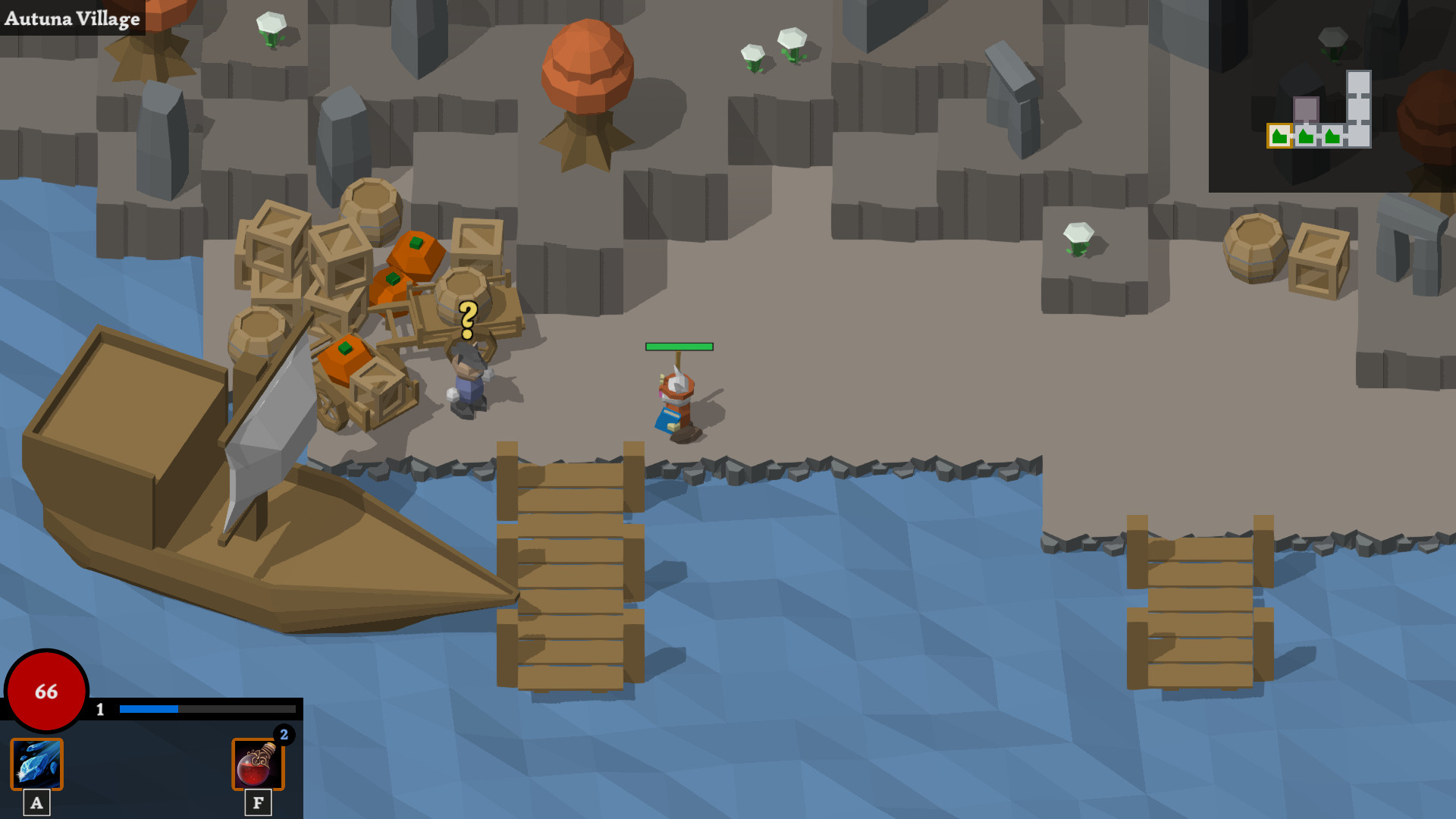The image size is (1456, 819).
Task: Click the A keybind label under the ability
Action: click(x=36, y=802)
